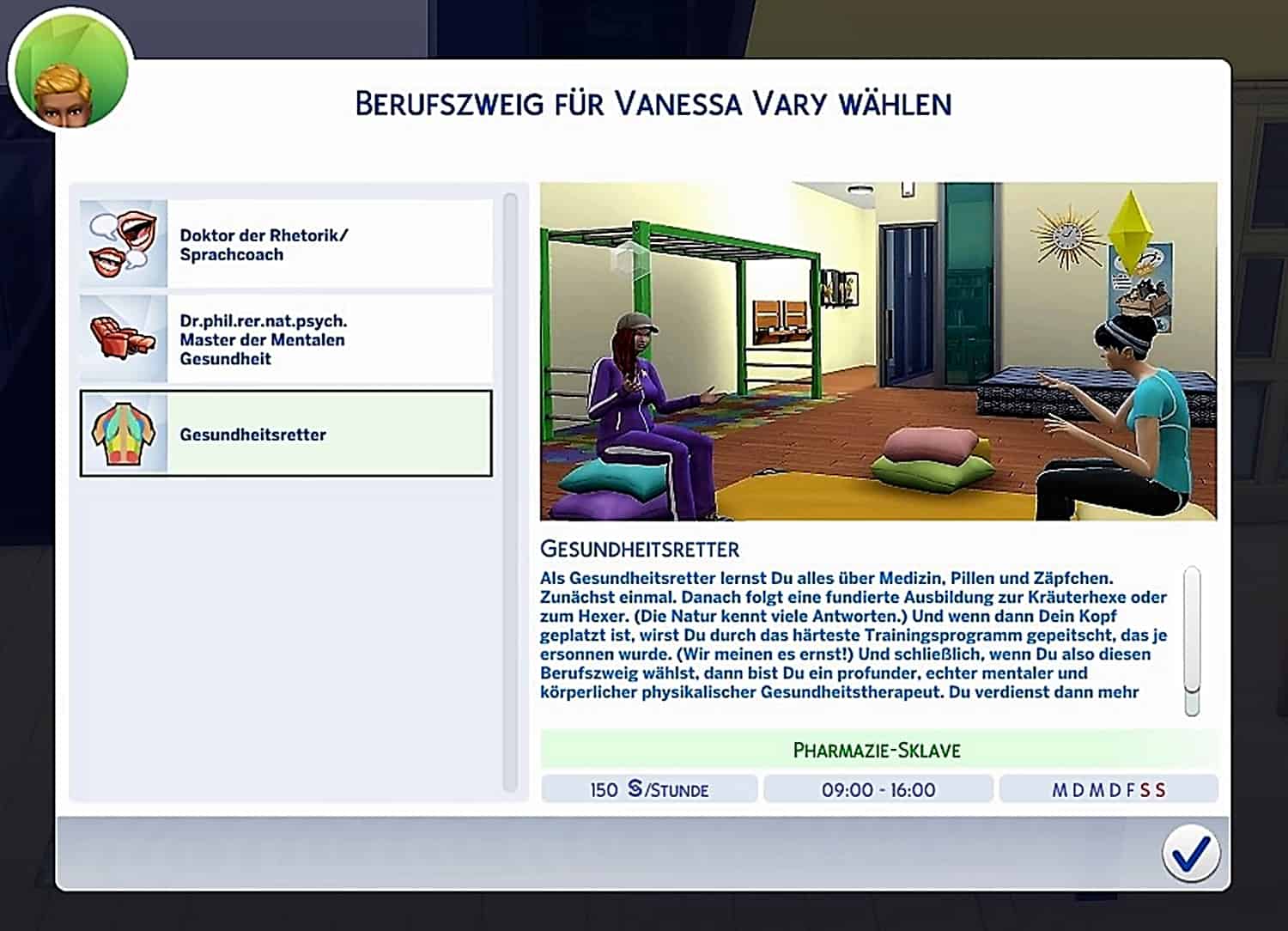1288x931 pixels.
Task: Select the Gesundheitsretter career branch
Action: click(286, 434)
